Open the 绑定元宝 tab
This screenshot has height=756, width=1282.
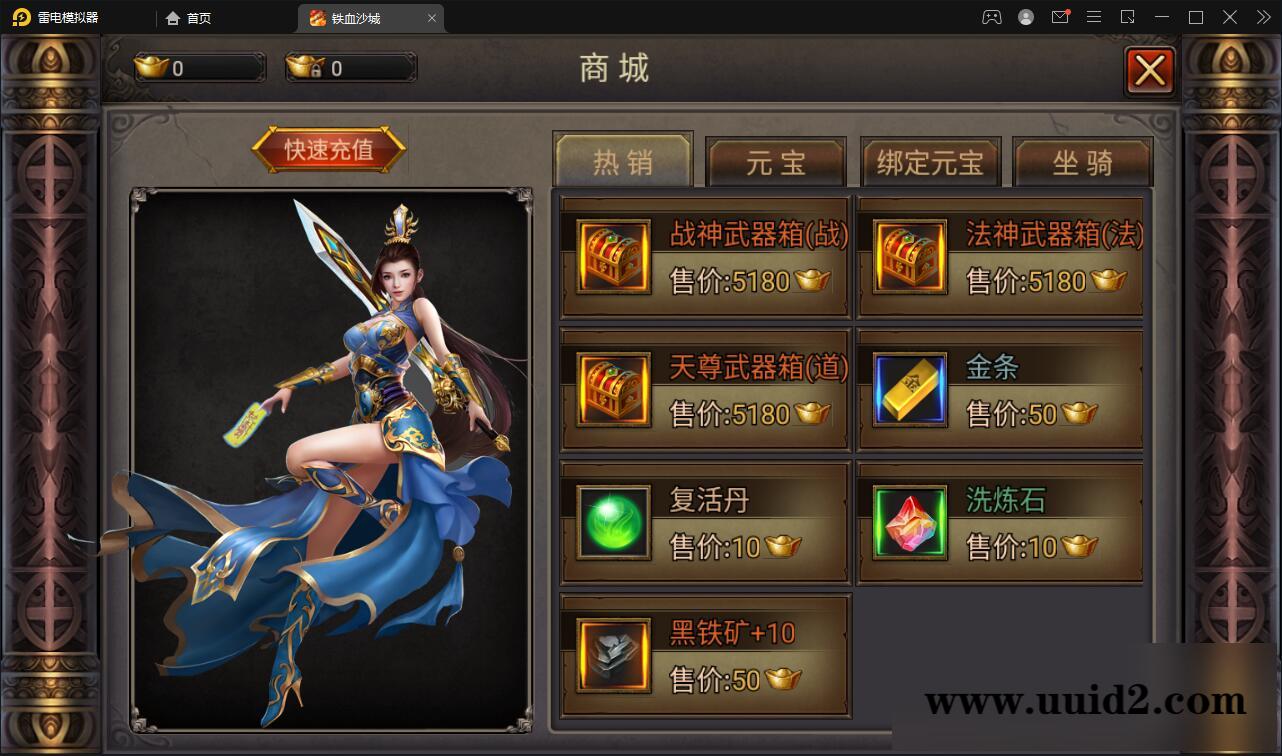(x=931, y=161)
